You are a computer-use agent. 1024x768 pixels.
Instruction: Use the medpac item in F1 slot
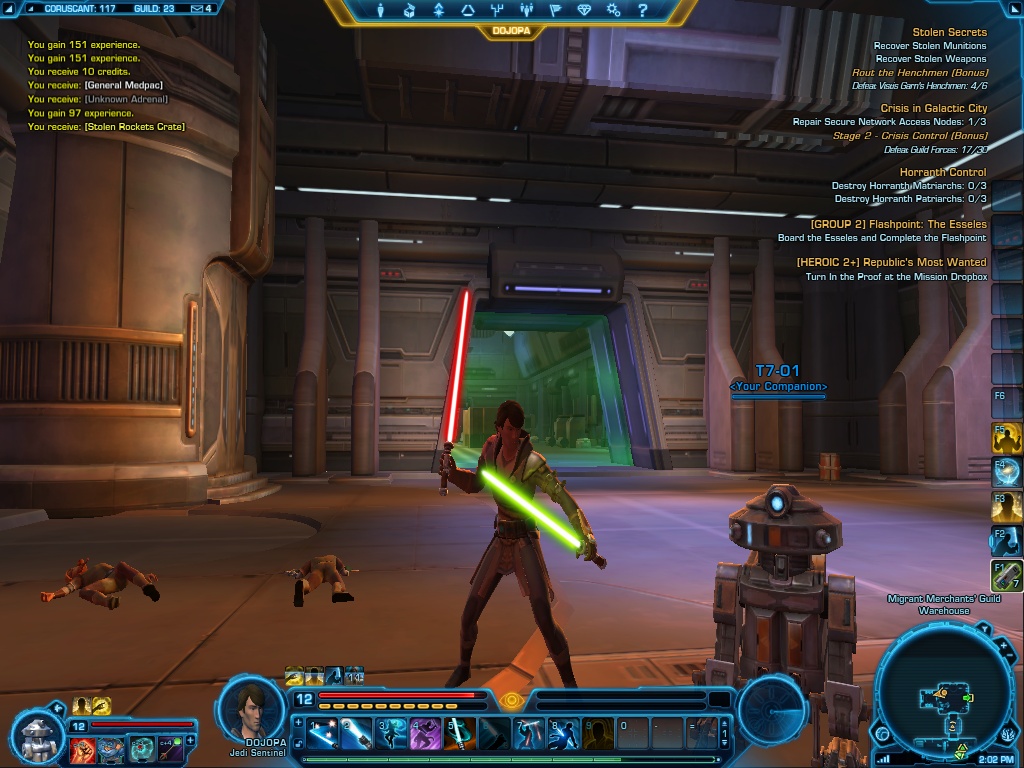pos(1006,575)
